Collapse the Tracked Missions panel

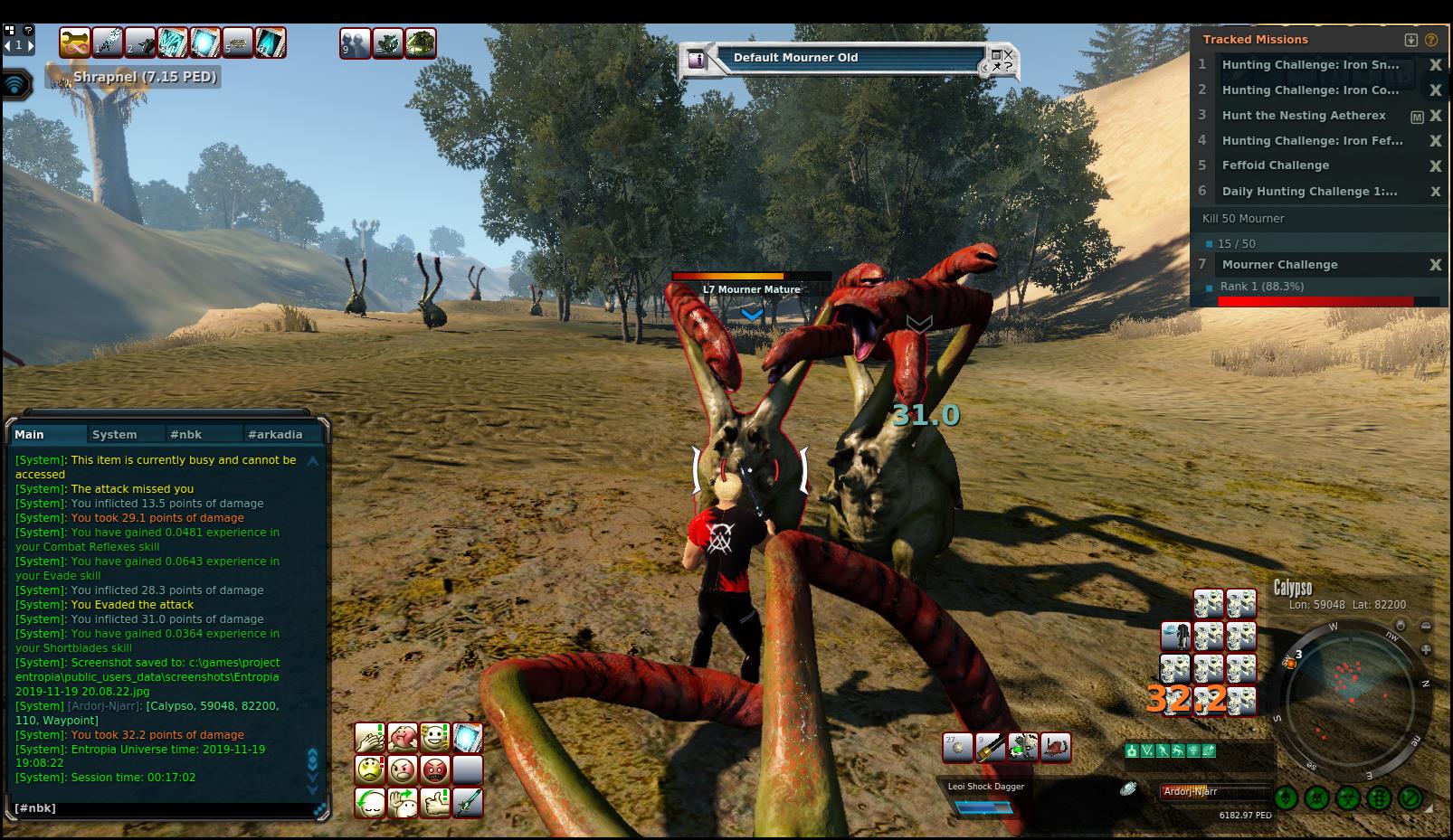pyautogui.click(x=1410, y=40)
